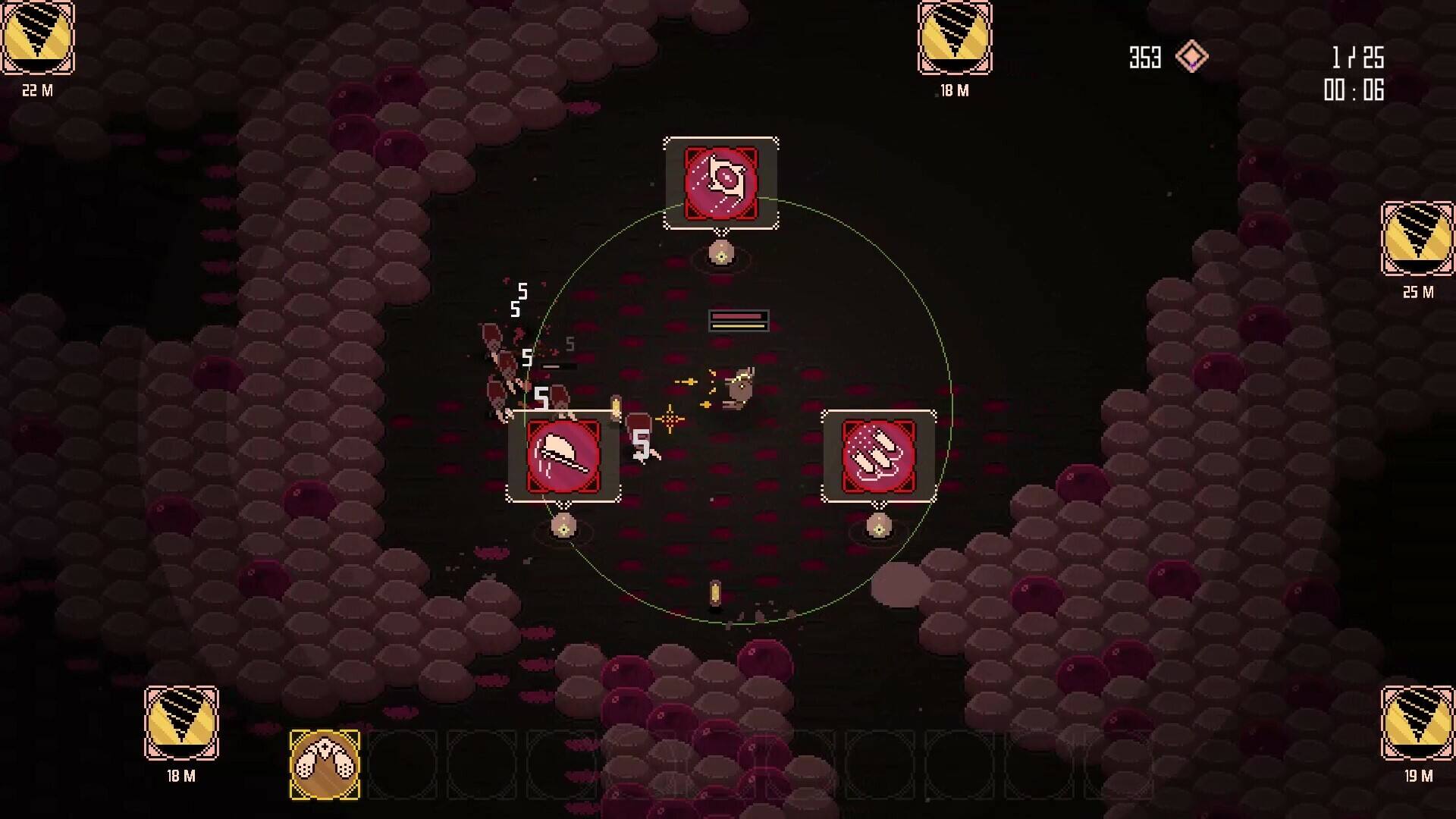Click the drill marker labeled 22 M

[37, 38]
